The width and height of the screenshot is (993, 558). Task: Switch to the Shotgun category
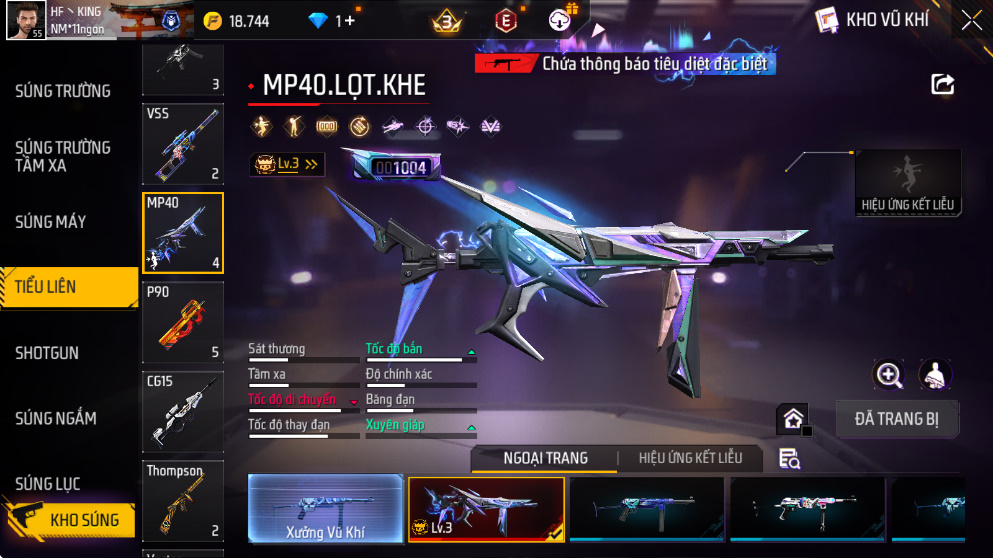click(46, 353)
